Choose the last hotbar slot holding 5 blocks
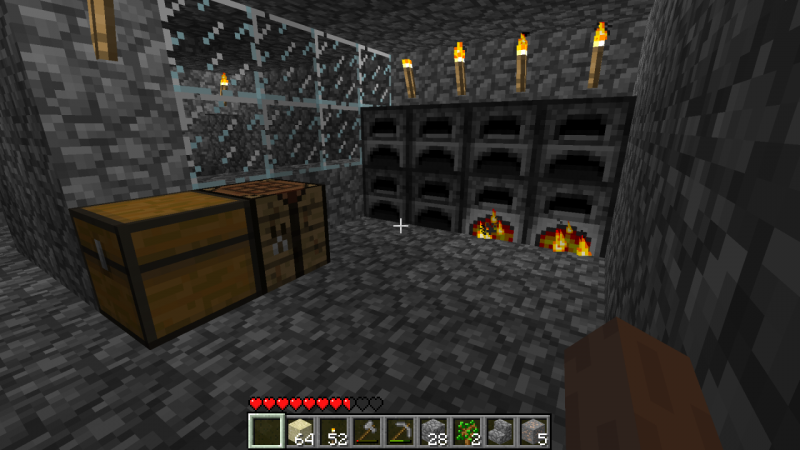Screen dimensions: 800x450 [532, 432]
